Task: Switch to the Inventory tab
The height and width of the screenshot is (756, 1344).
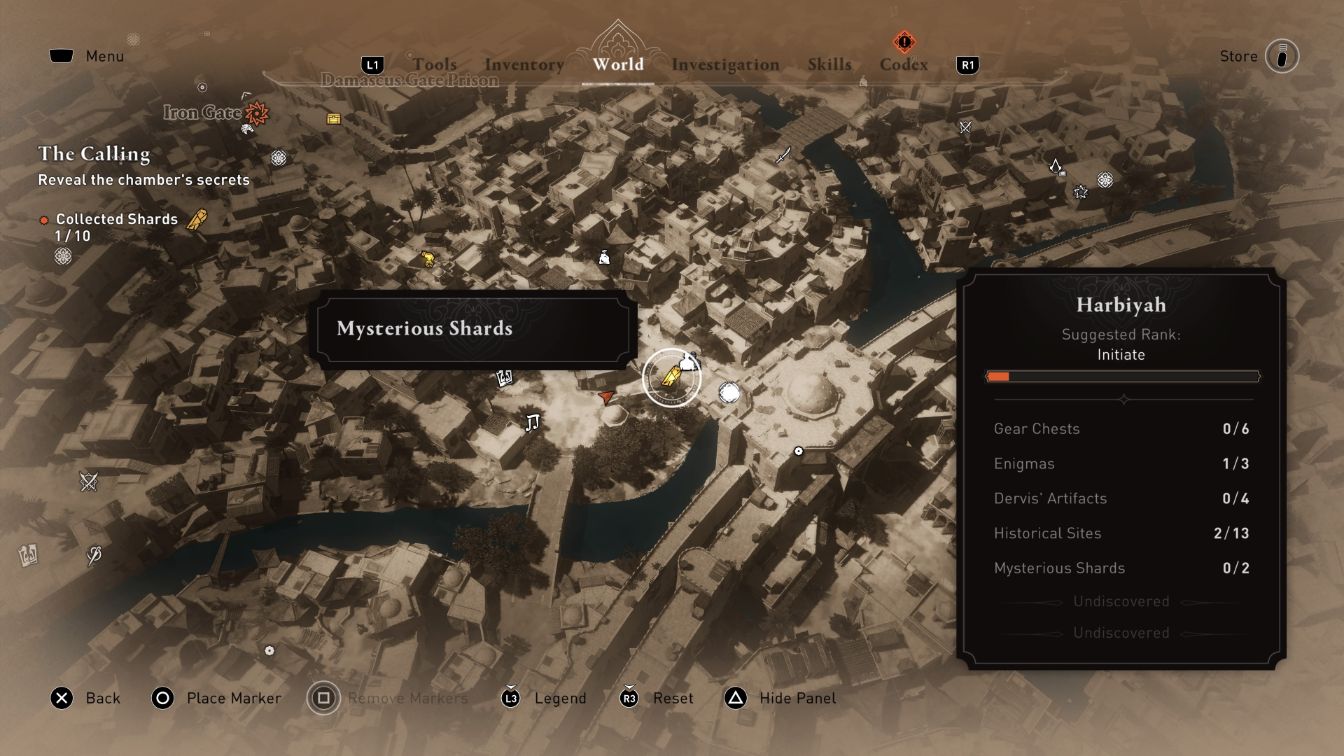Action: (523, 64)
